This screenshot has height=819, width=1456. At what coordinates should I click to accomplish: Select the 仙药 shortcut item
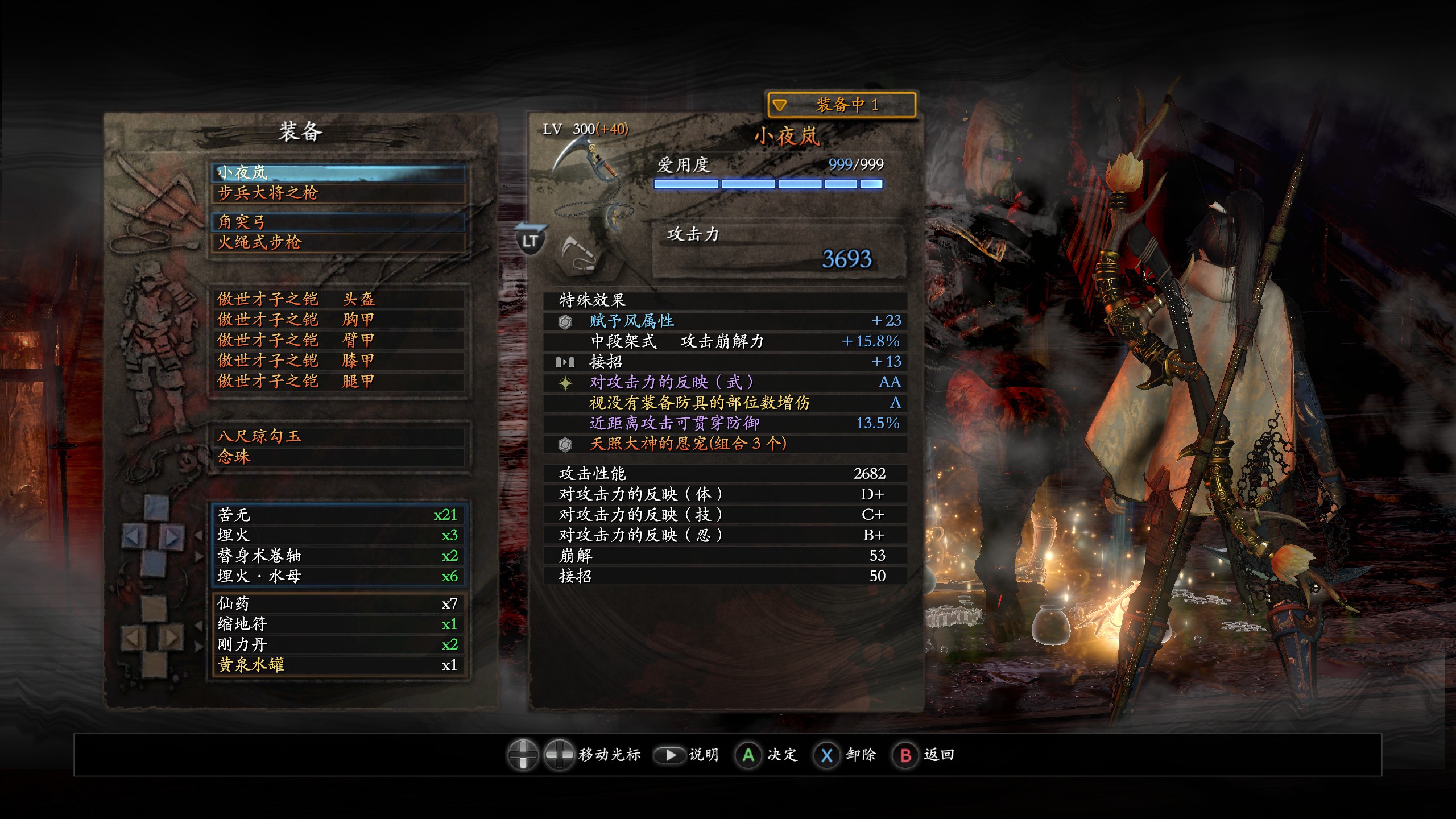339,603
